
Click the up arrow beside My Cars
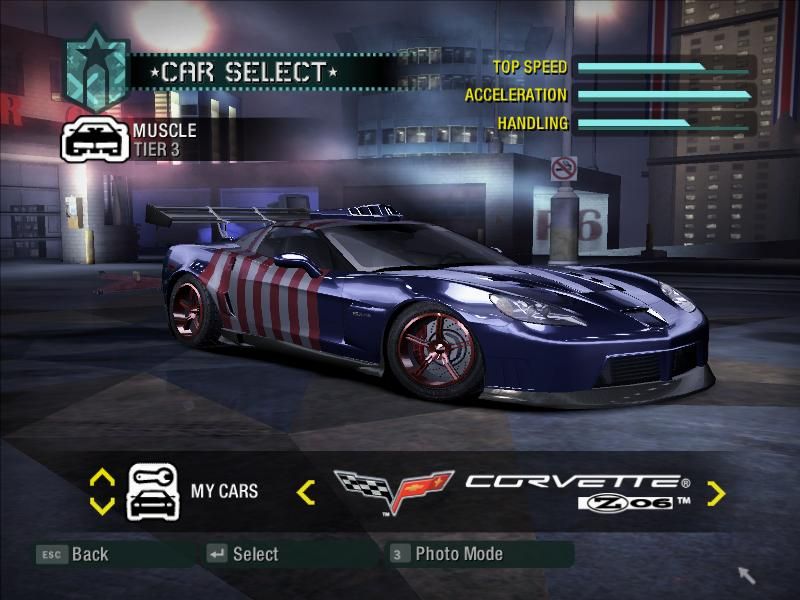click(102, 478)
